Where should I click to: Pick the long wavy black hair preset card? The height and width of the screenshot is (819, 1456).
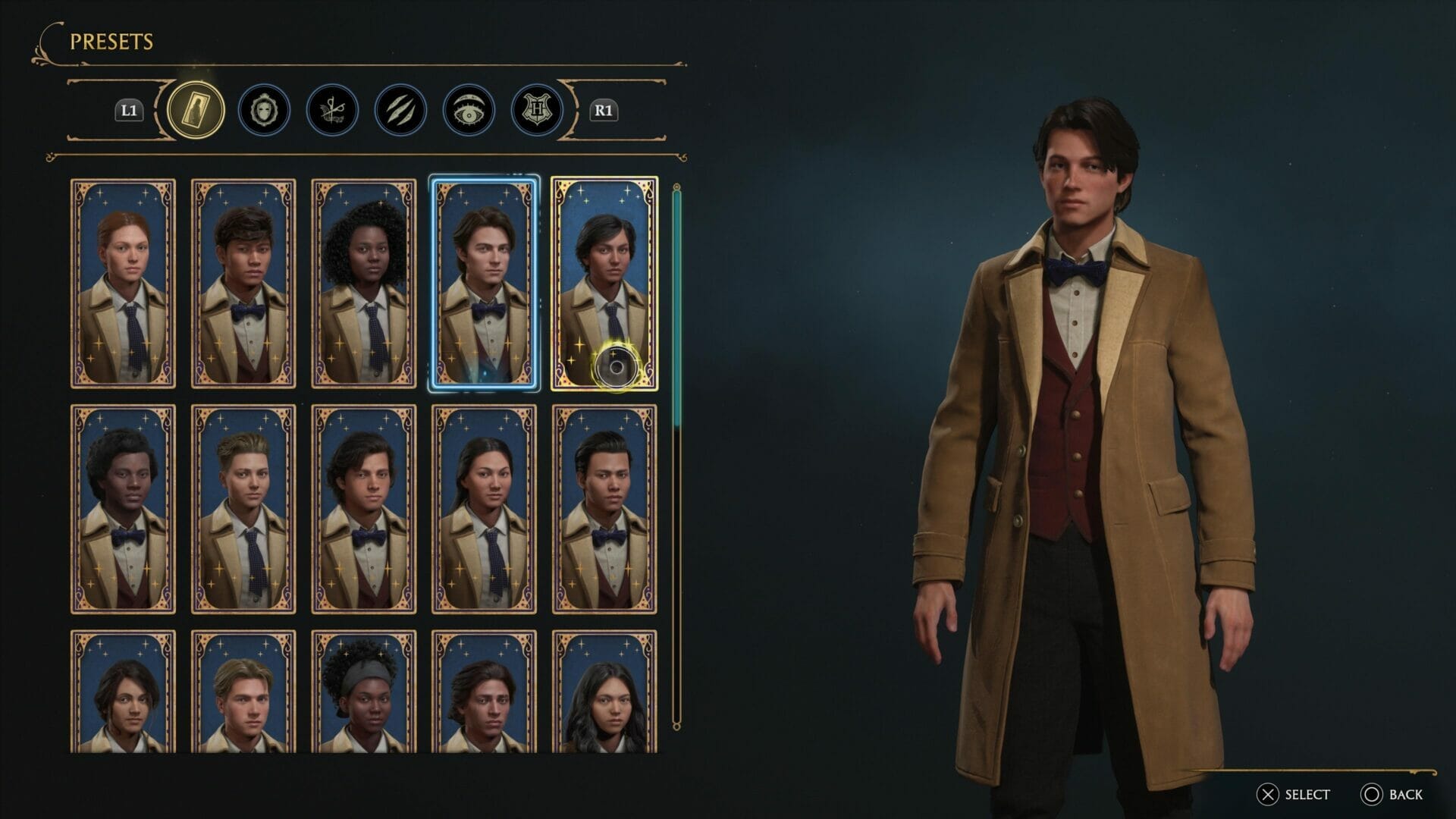[604, 692]
